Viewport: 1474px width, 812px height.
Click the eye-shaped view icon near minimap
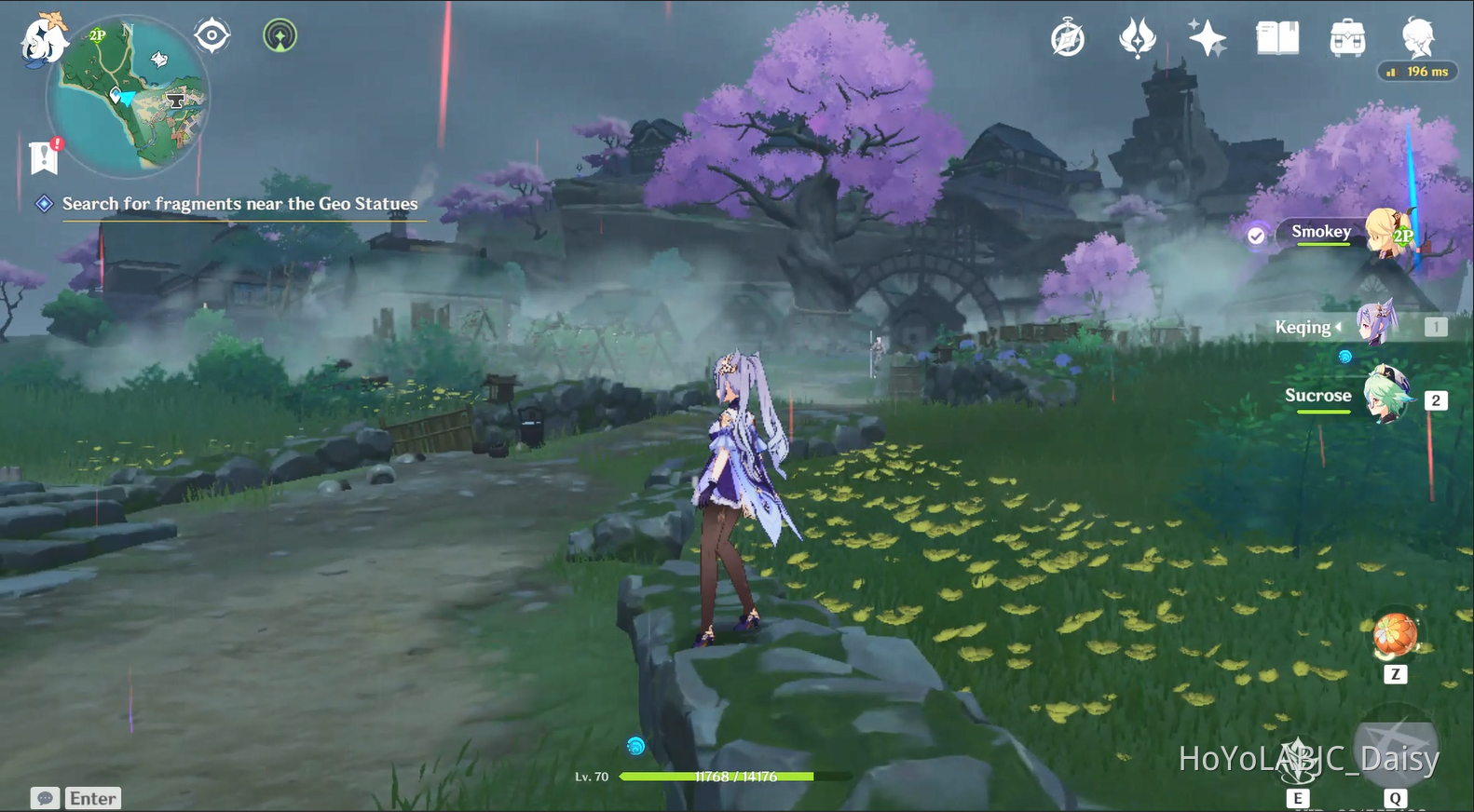coord(211,34)
